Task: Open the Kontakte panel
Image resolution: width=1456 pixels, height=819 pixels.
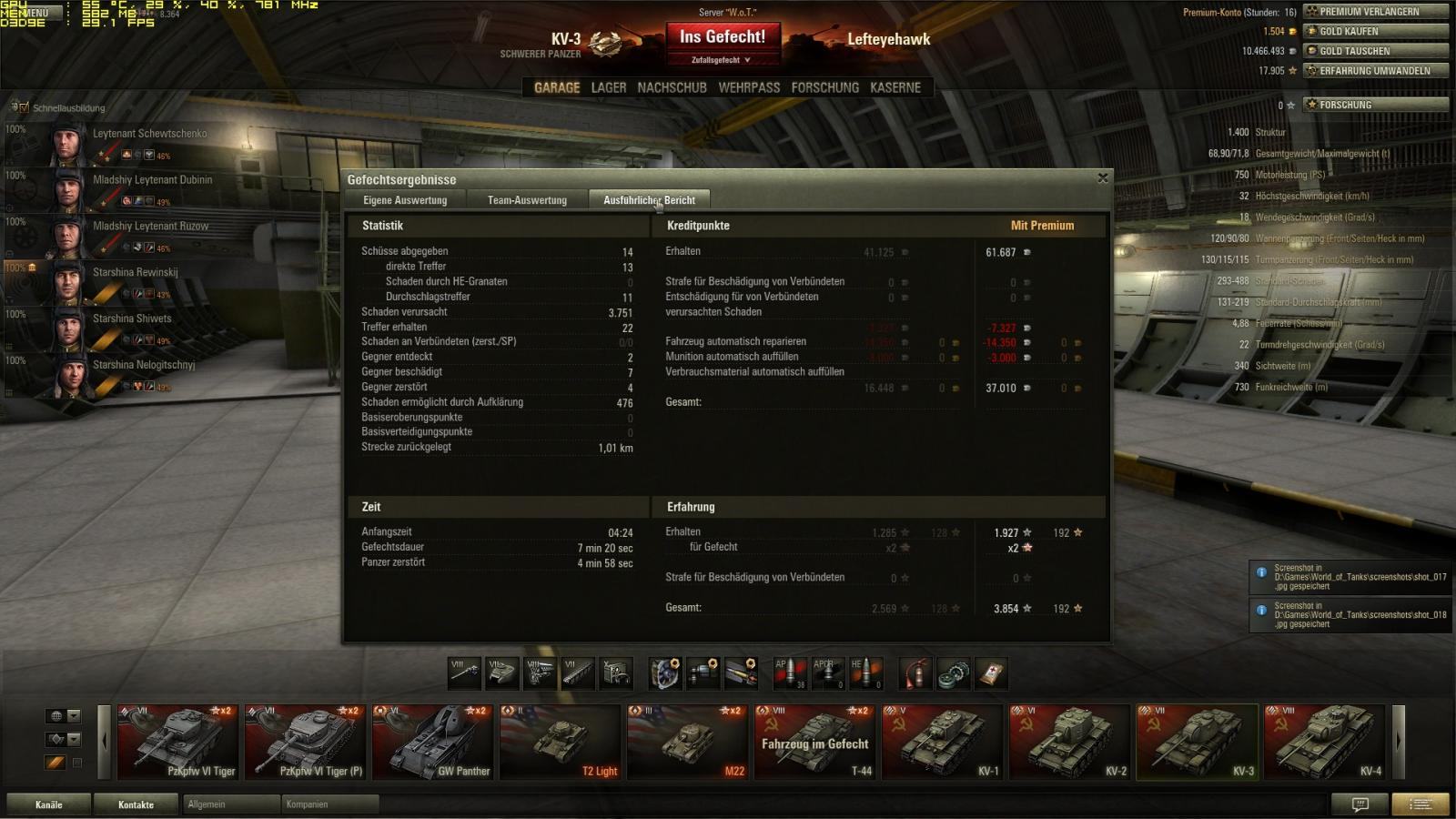Action: pyautogui.click(x=136, y=804)
